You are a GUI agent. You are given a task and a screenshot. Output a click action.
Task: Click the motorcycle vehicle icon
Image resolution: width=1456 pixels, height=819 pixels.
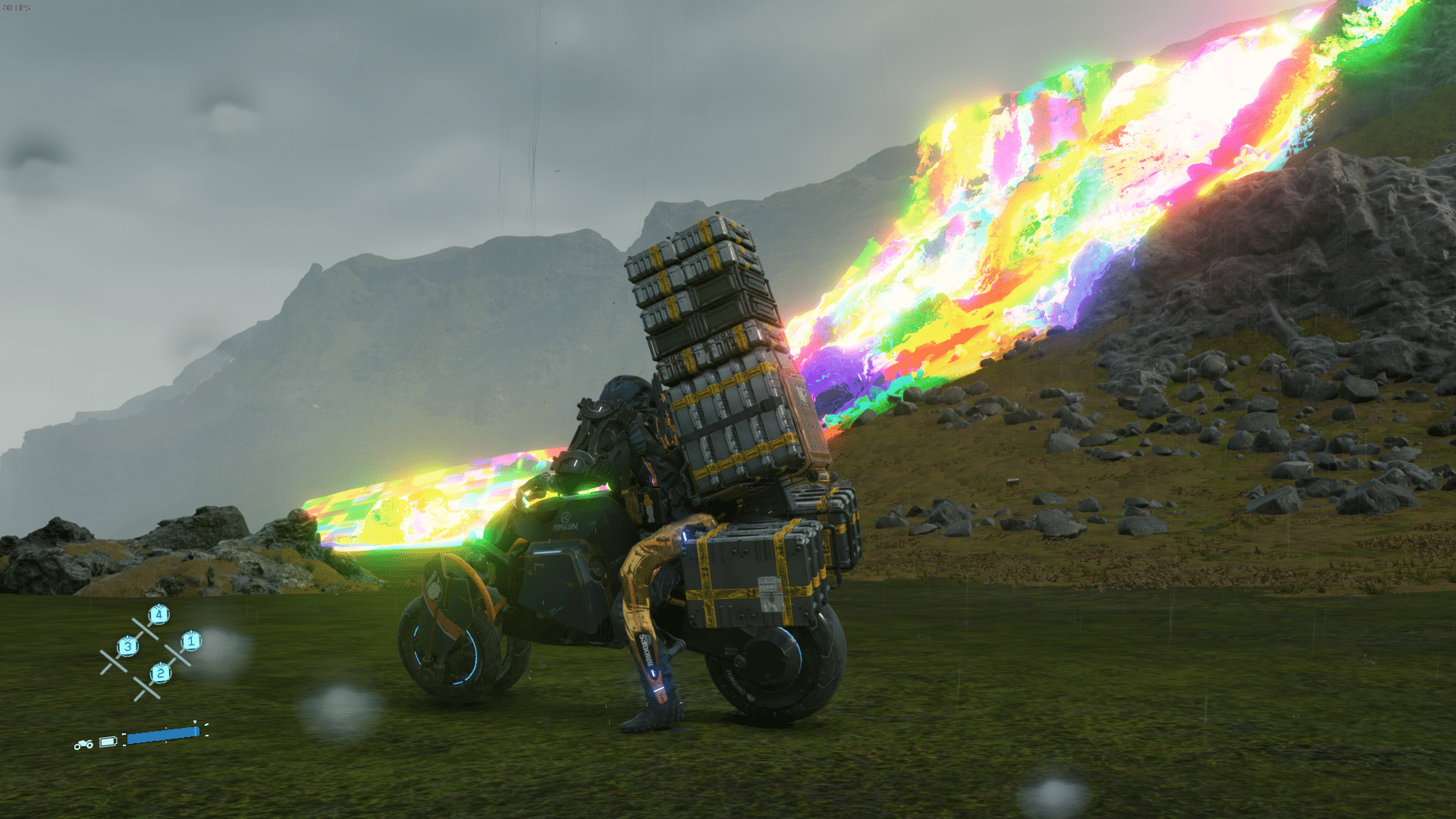(x=83, y=745)
